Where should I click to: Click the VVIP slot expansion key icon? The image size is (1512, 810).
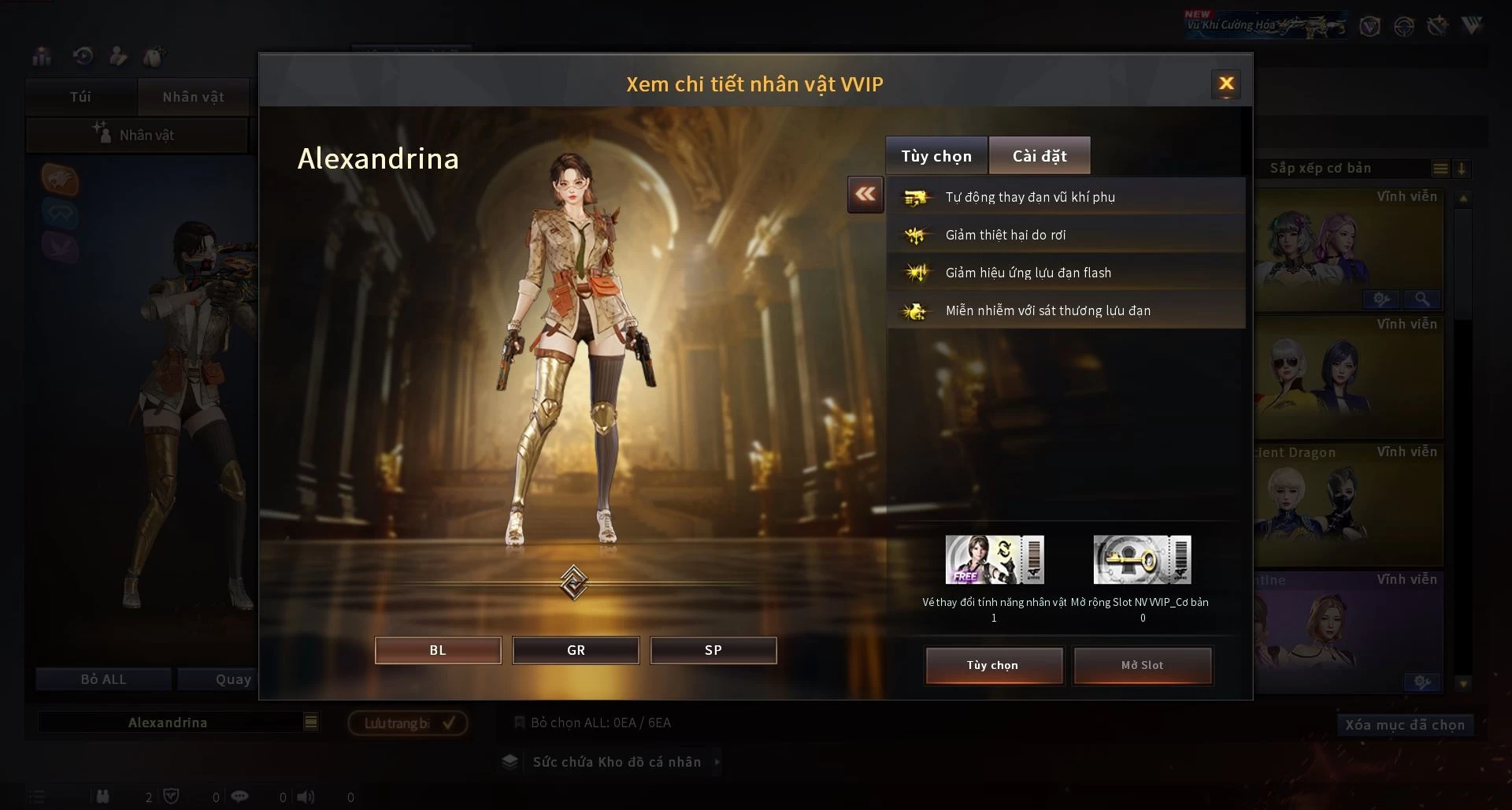pos(1142,559)
